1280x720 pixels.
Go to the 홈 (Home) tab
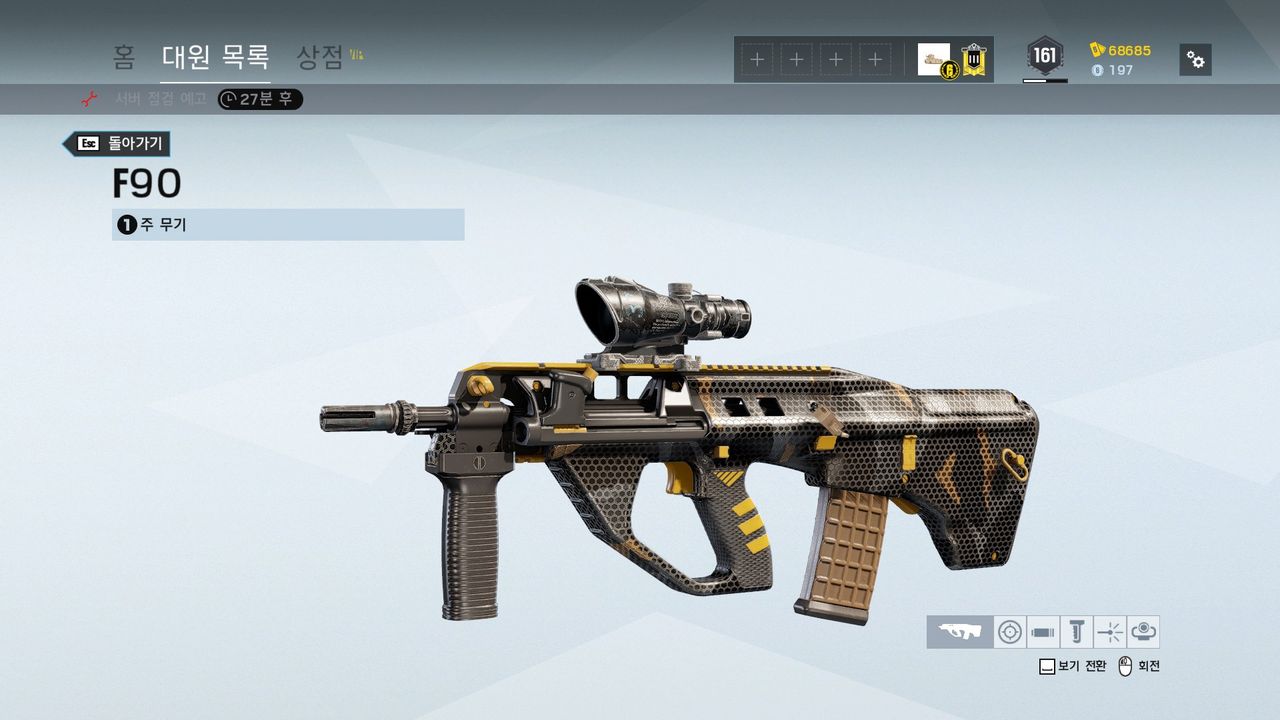click(x=124, y=57)
